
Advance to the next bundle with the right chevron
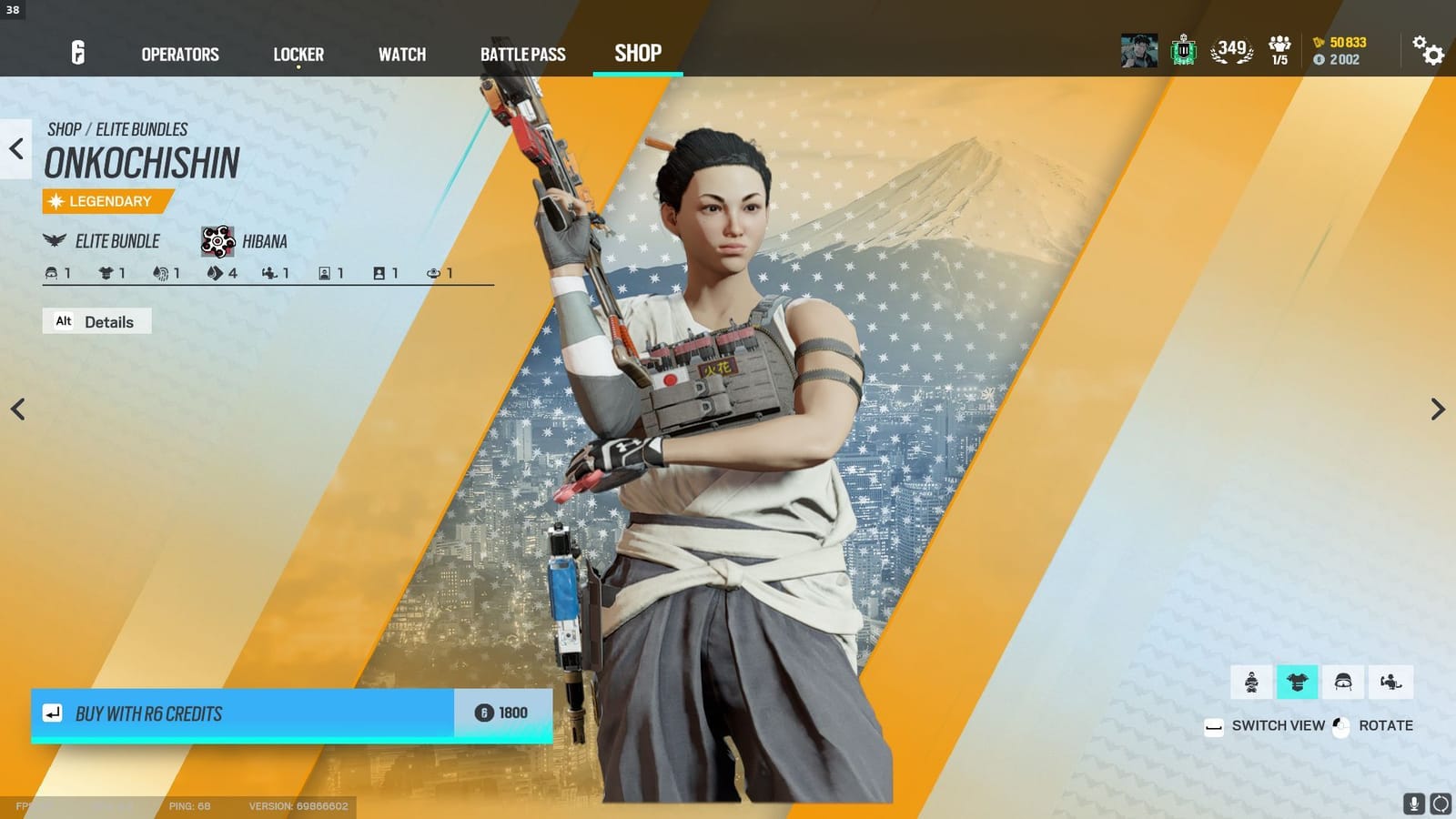1438,409
